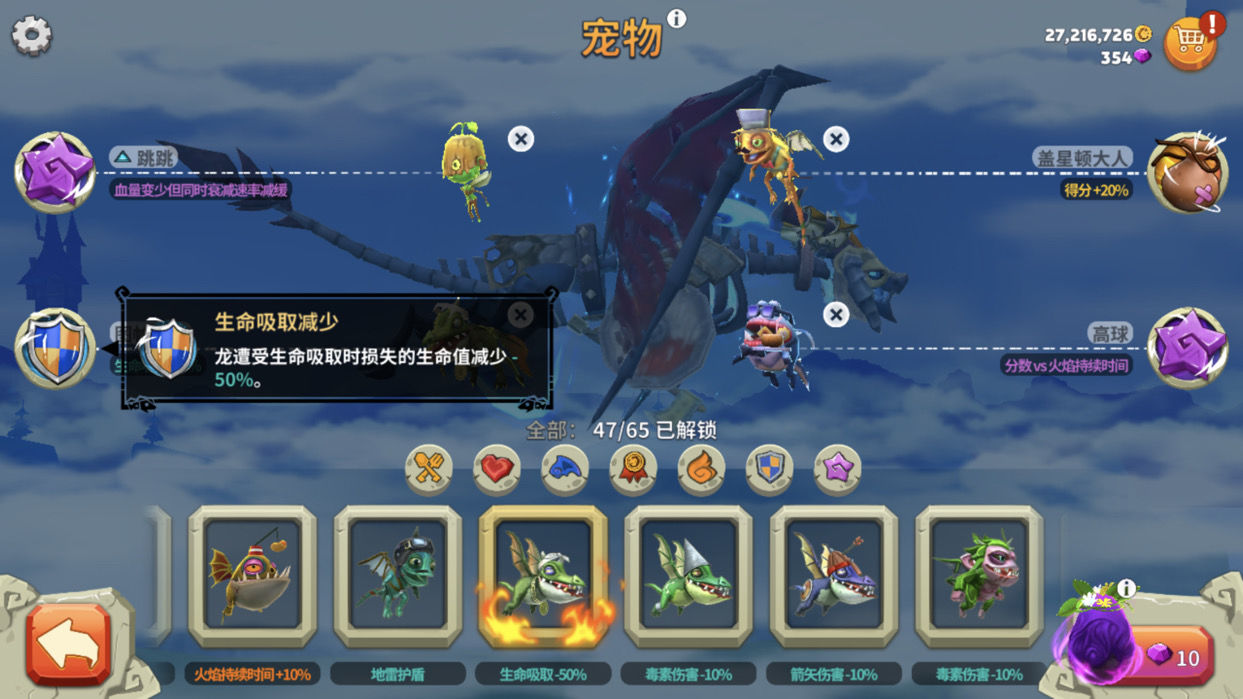Filter pets by the red heart icon

click(x=497, y=468)
